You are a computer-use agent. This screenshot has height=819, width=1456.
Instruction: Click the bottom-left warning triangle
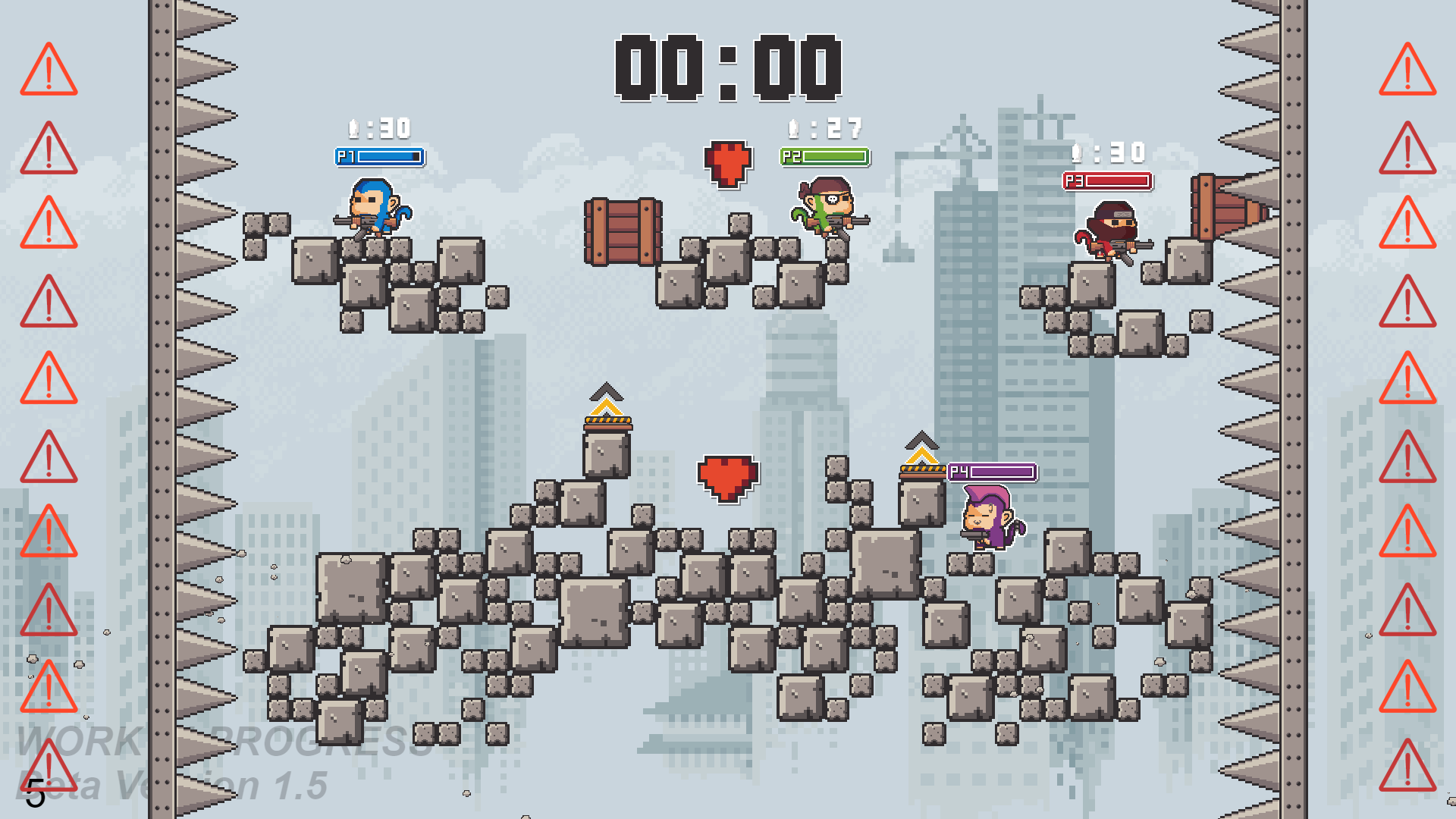pyautogui.click(x=47, y=766)
